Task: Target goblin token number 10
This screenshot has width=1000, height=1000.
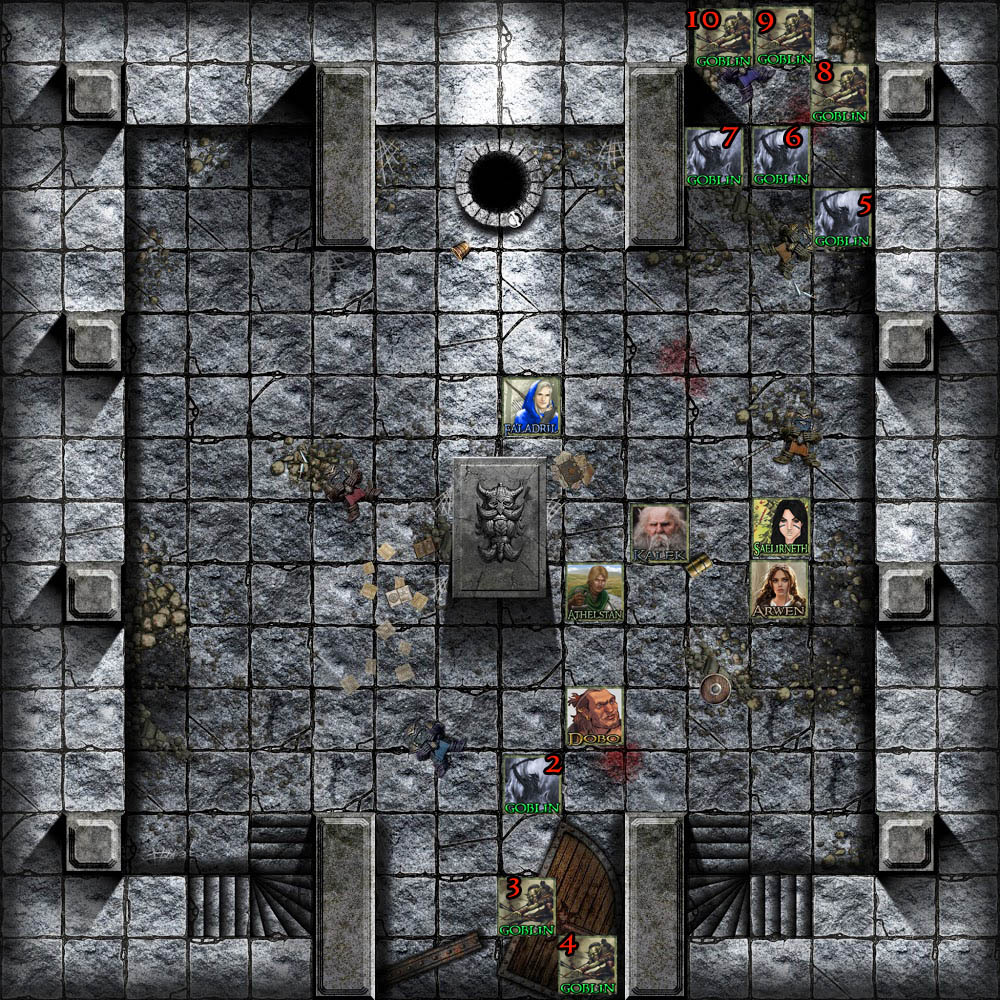Action: tap(721, 38)
